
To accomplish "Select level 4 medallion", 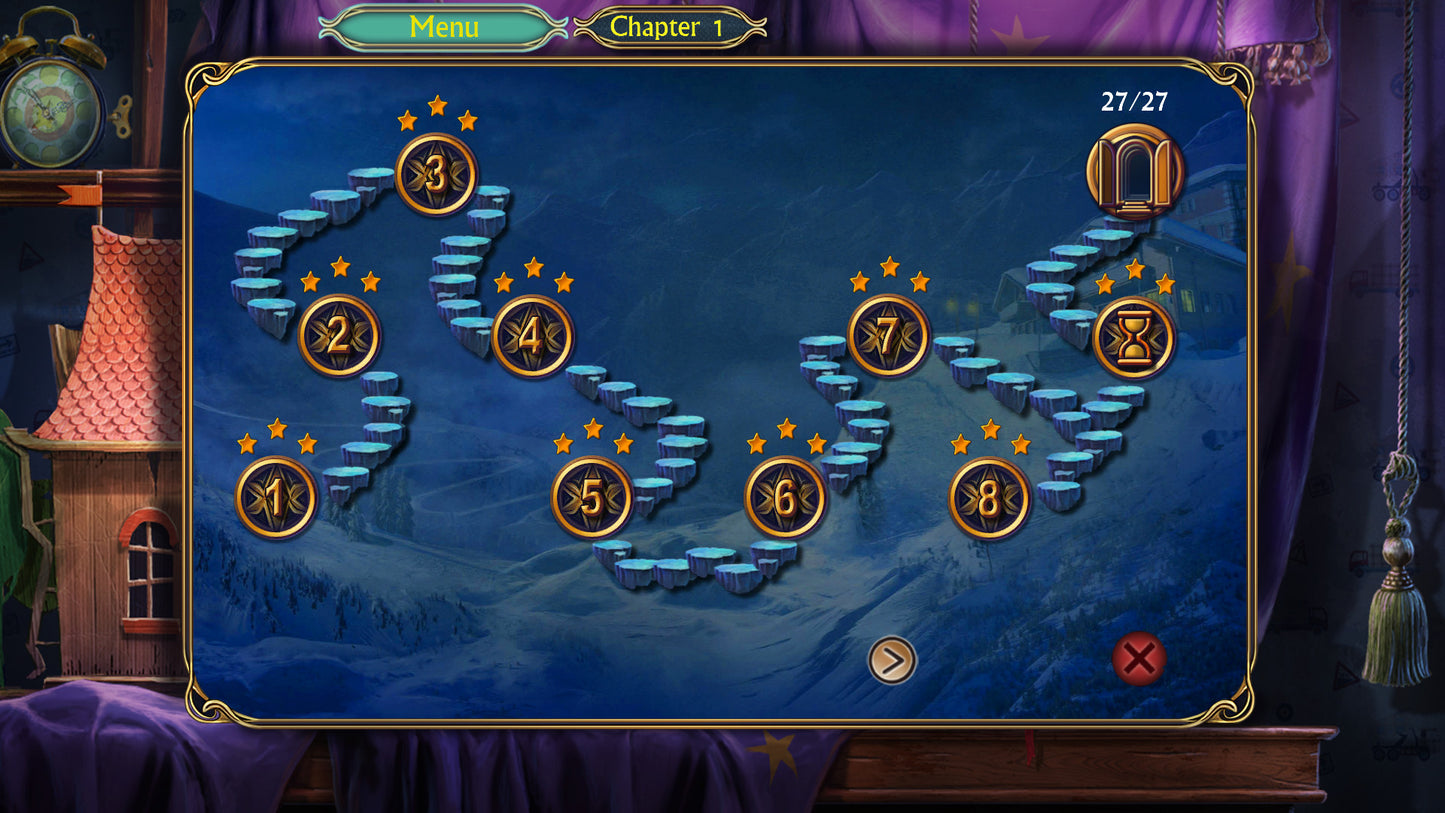I will point(532,336).
